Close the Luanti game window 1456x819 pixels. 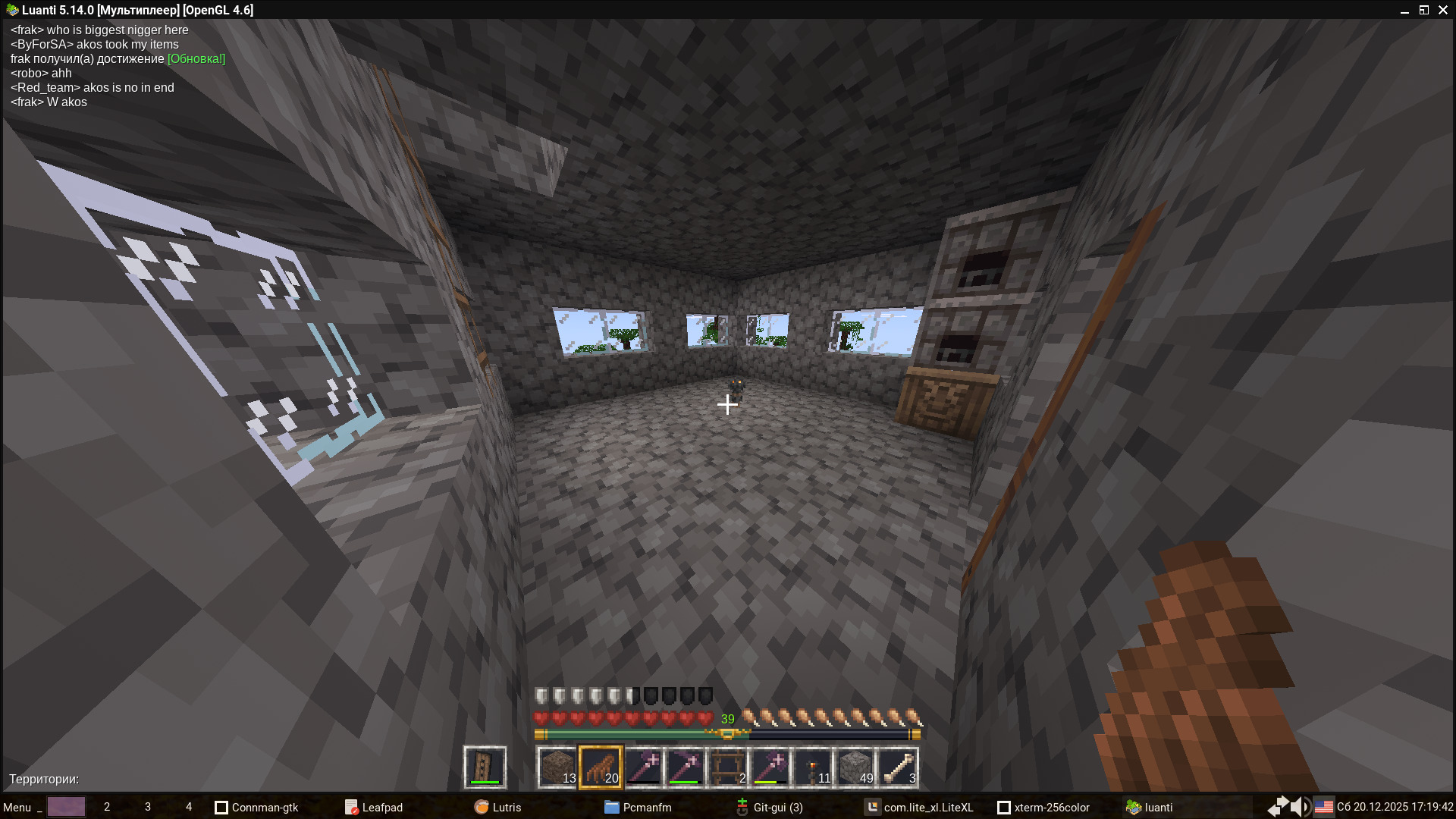(x=1442, y=10)
